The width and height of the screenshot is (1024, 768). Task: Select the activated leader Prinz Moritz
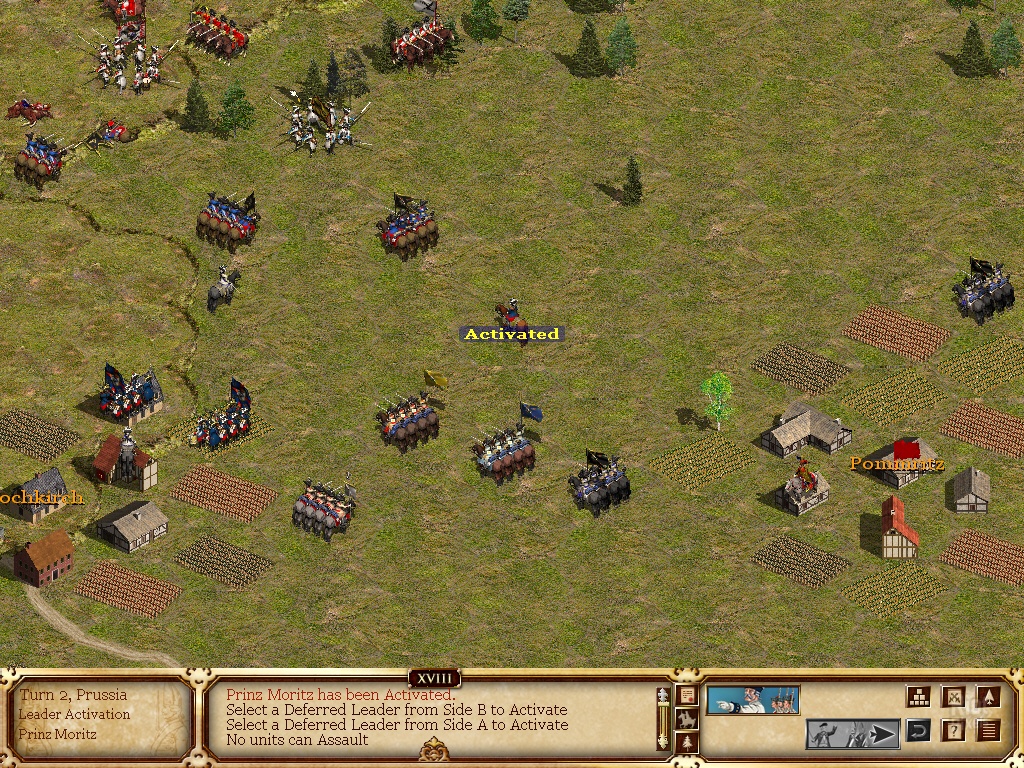click(510, 312)
